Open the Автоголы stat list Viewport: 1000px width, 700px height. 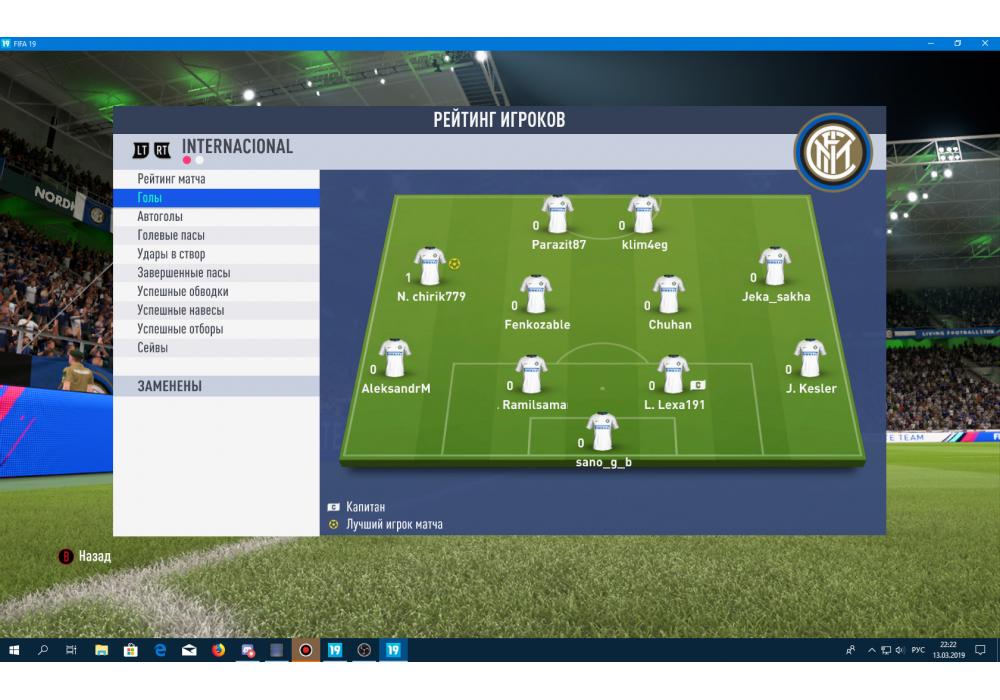(160, 217)
